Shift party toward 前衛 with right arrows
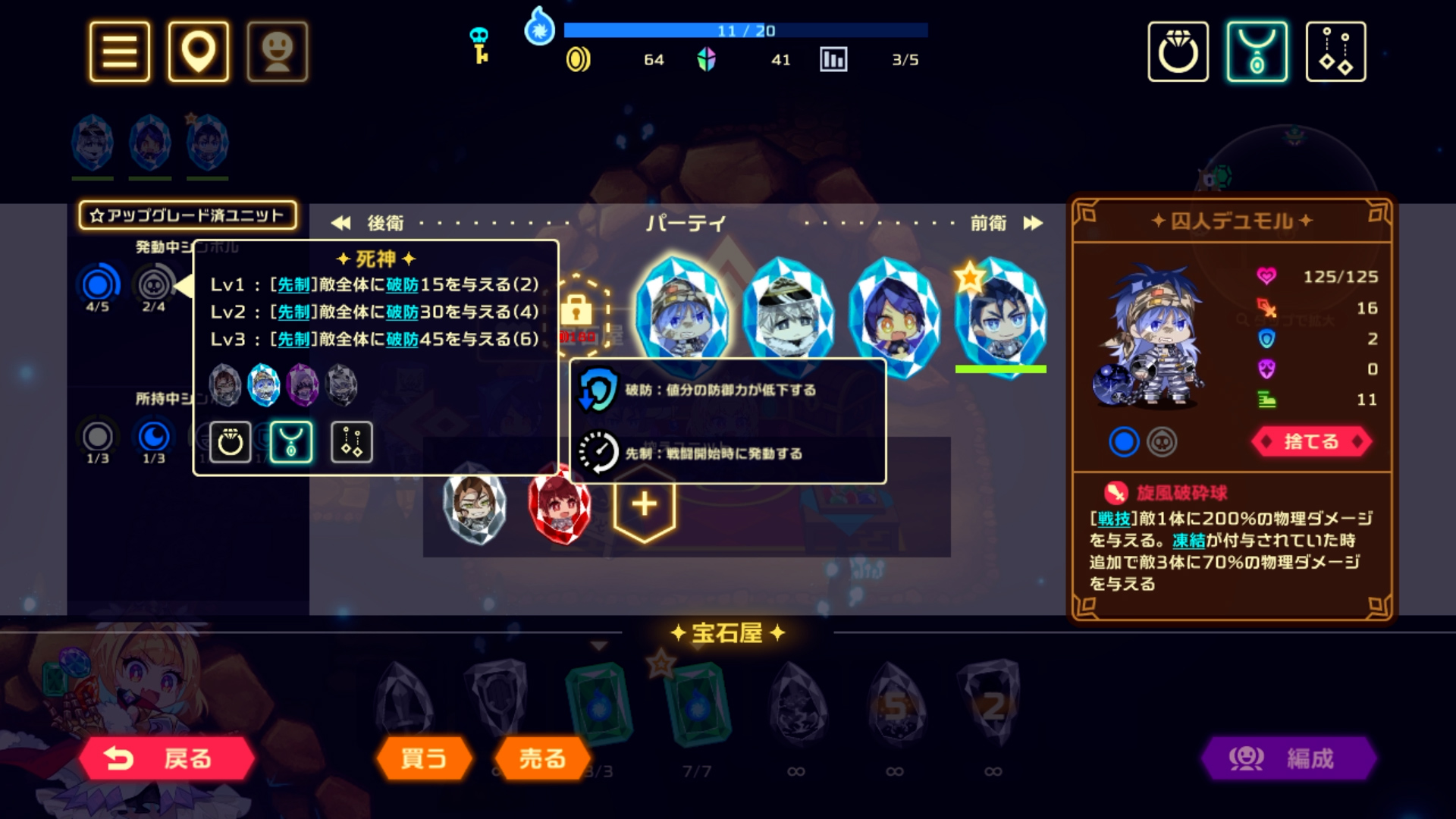 click(x=1033, y=223)
